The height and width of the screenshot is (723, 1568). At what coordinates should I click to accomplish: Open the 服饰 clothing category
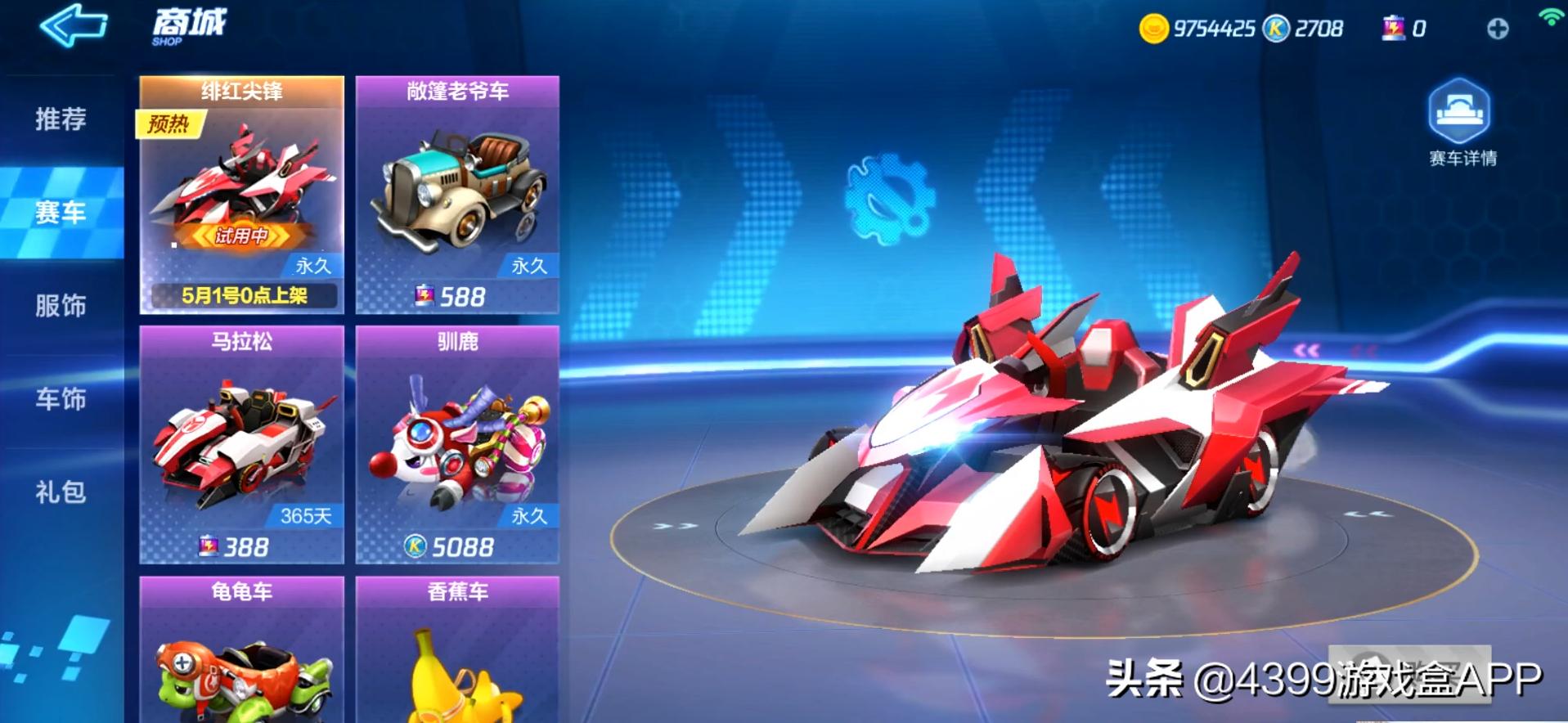[59, 306]
